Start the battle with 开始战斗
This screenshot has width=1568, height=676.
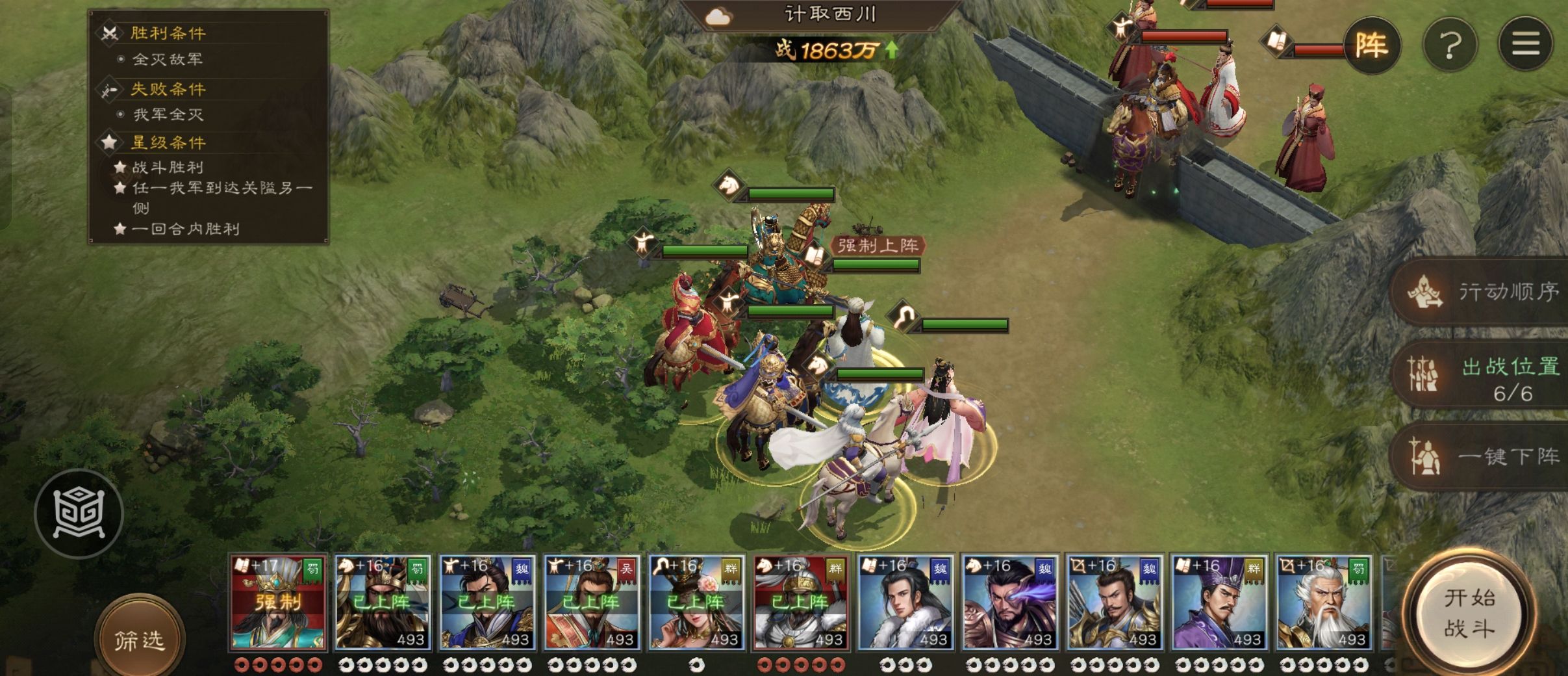[1469, 613]
